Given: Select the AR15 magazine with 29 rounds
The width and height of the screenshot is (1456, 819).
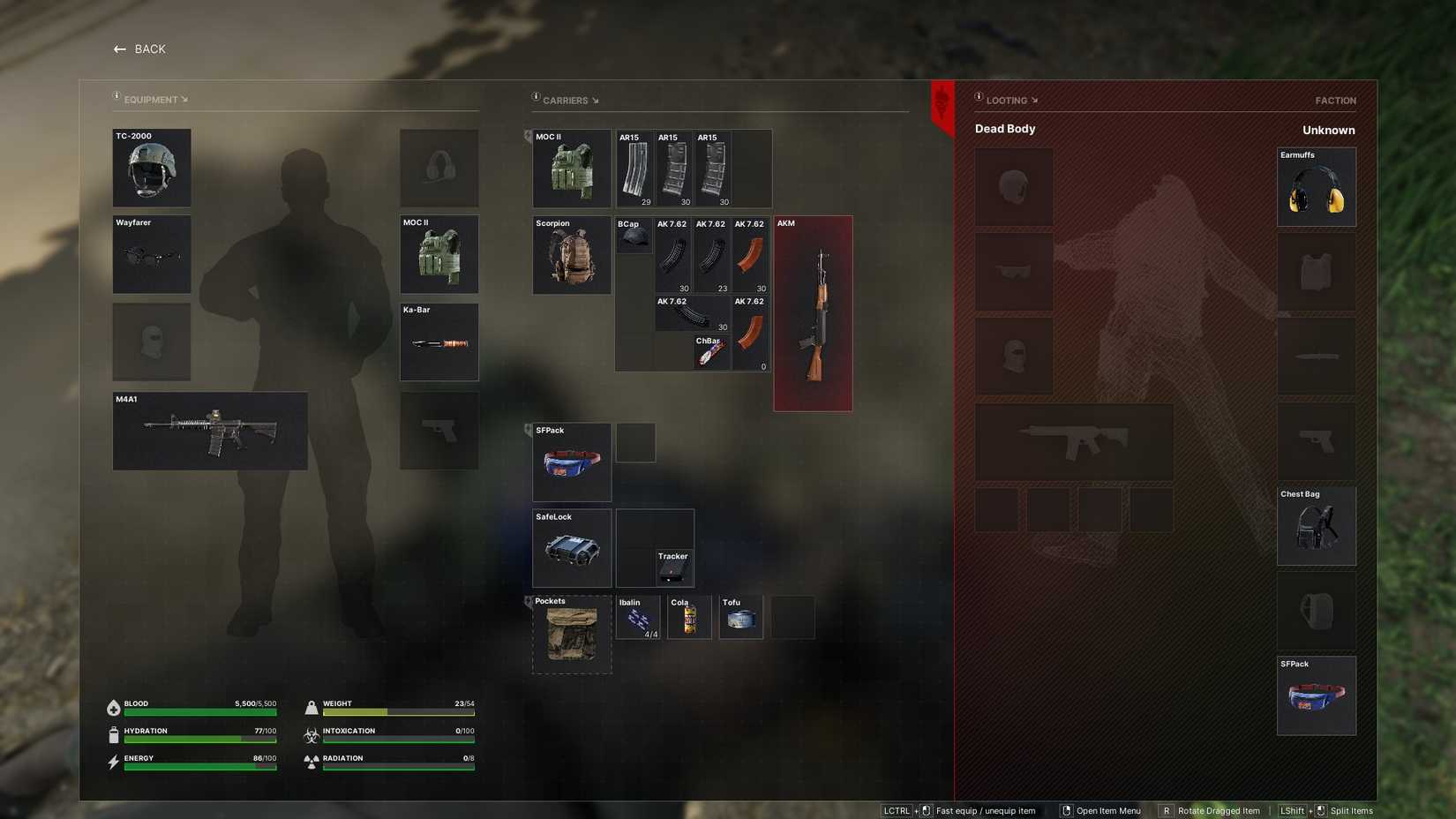Looking at the screenshot, I should [x=634, y=168].
